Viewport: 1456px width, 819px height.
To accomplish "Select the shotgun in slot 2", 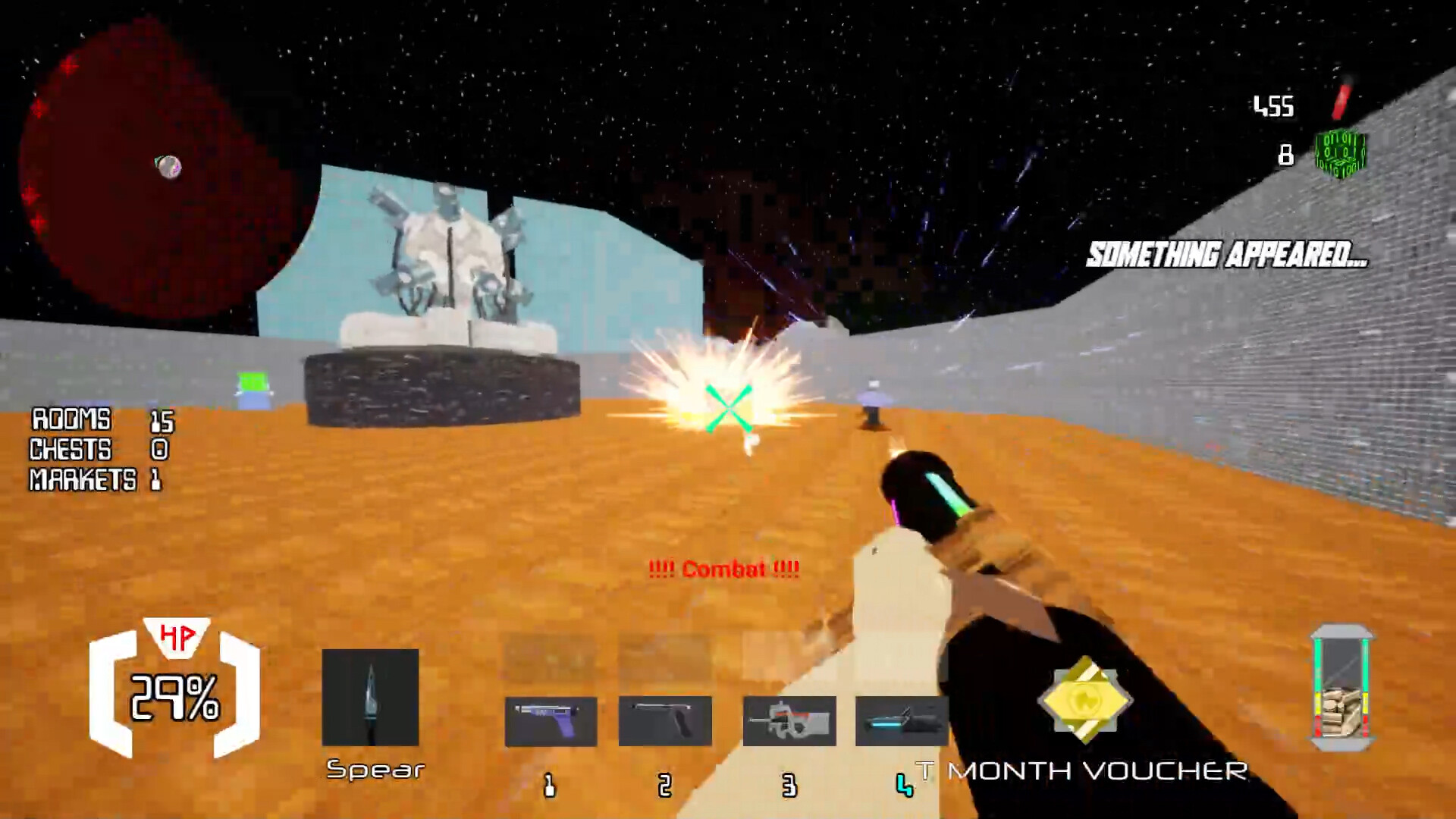I will click(x=666, y=720).
